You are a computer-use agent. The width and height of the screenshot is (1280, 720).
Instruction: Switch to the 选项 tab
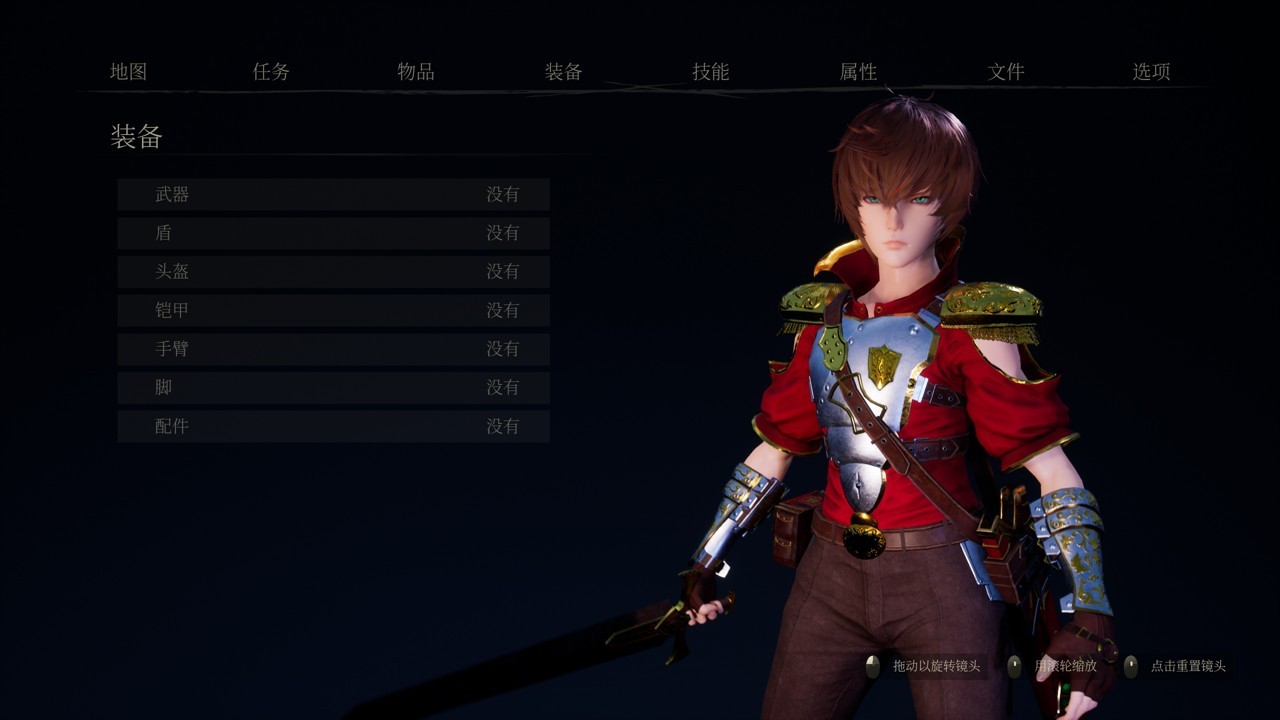click(1151, 72)
